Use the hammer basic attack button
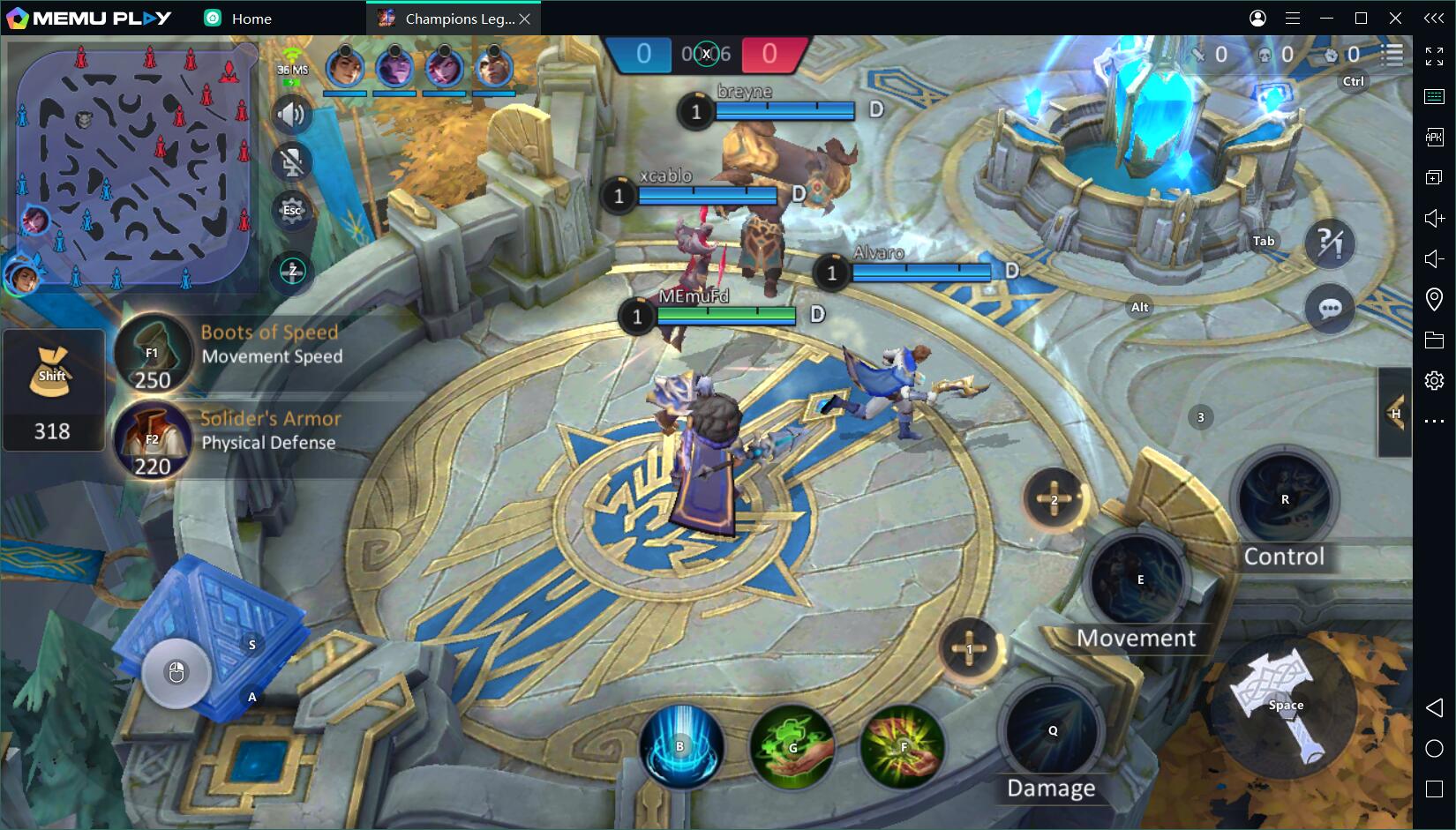1456x830 pixels. click(x=1286, y=705)
